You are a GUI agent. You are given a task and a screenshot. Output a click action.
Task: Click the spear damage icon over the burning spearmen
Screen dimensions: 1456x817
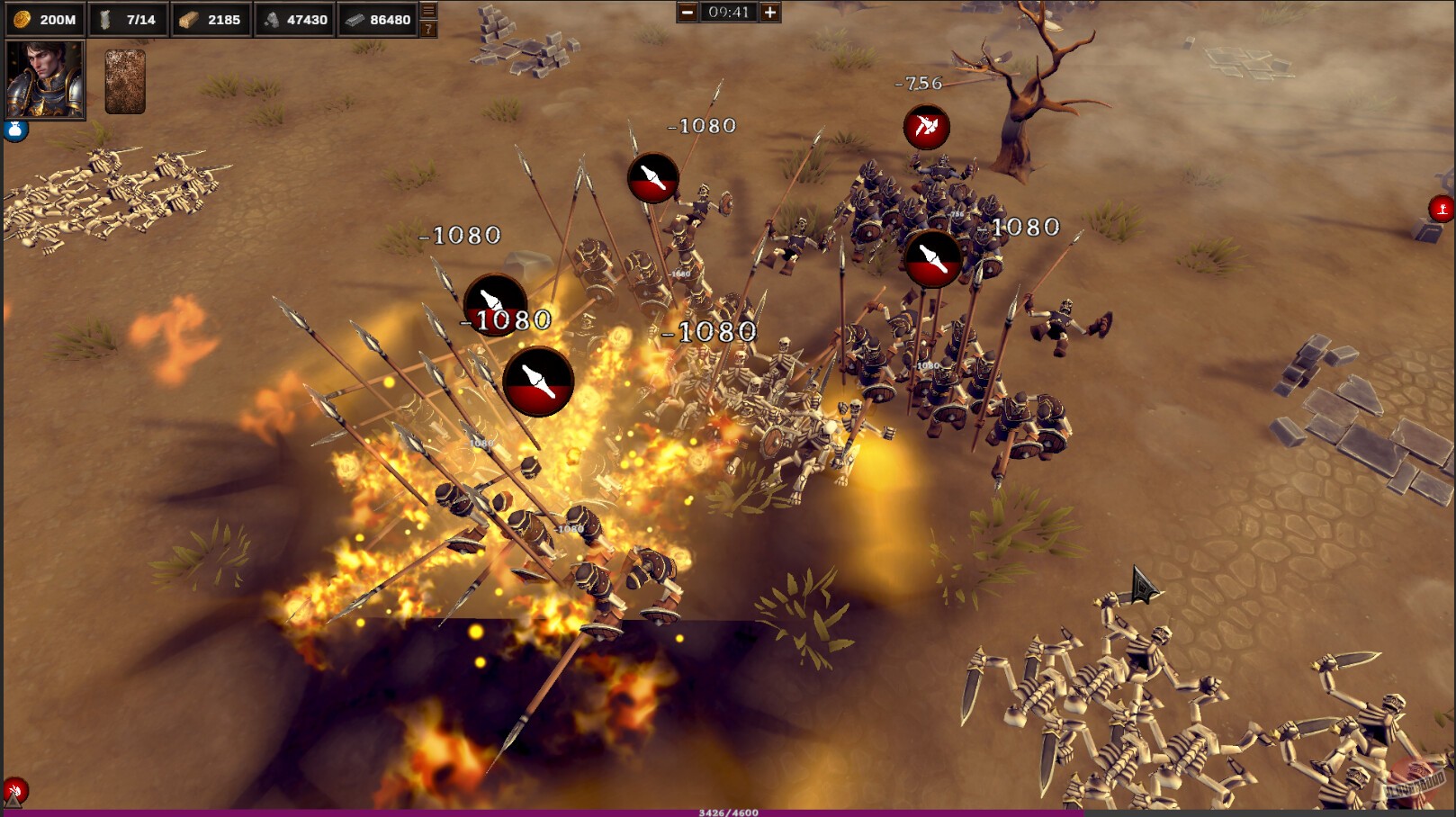pyautogui.click(x=540, y=382)
